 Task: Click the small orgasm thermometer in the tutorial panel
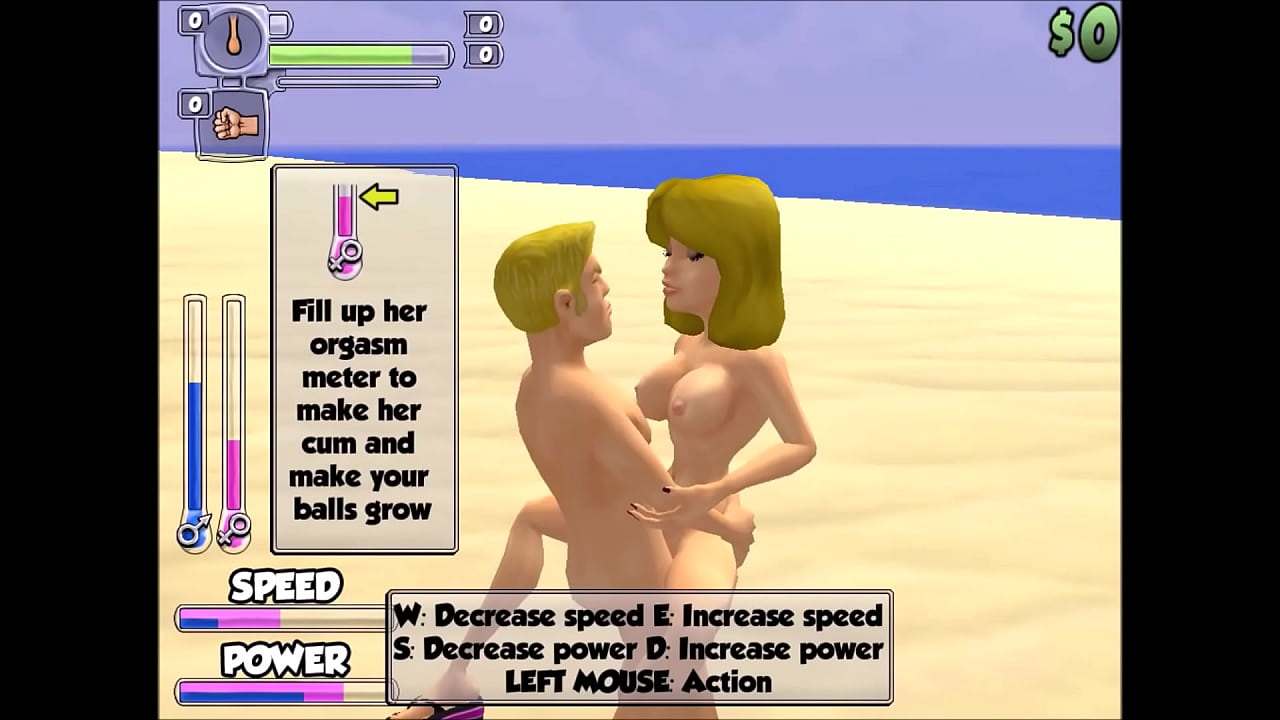345,215
